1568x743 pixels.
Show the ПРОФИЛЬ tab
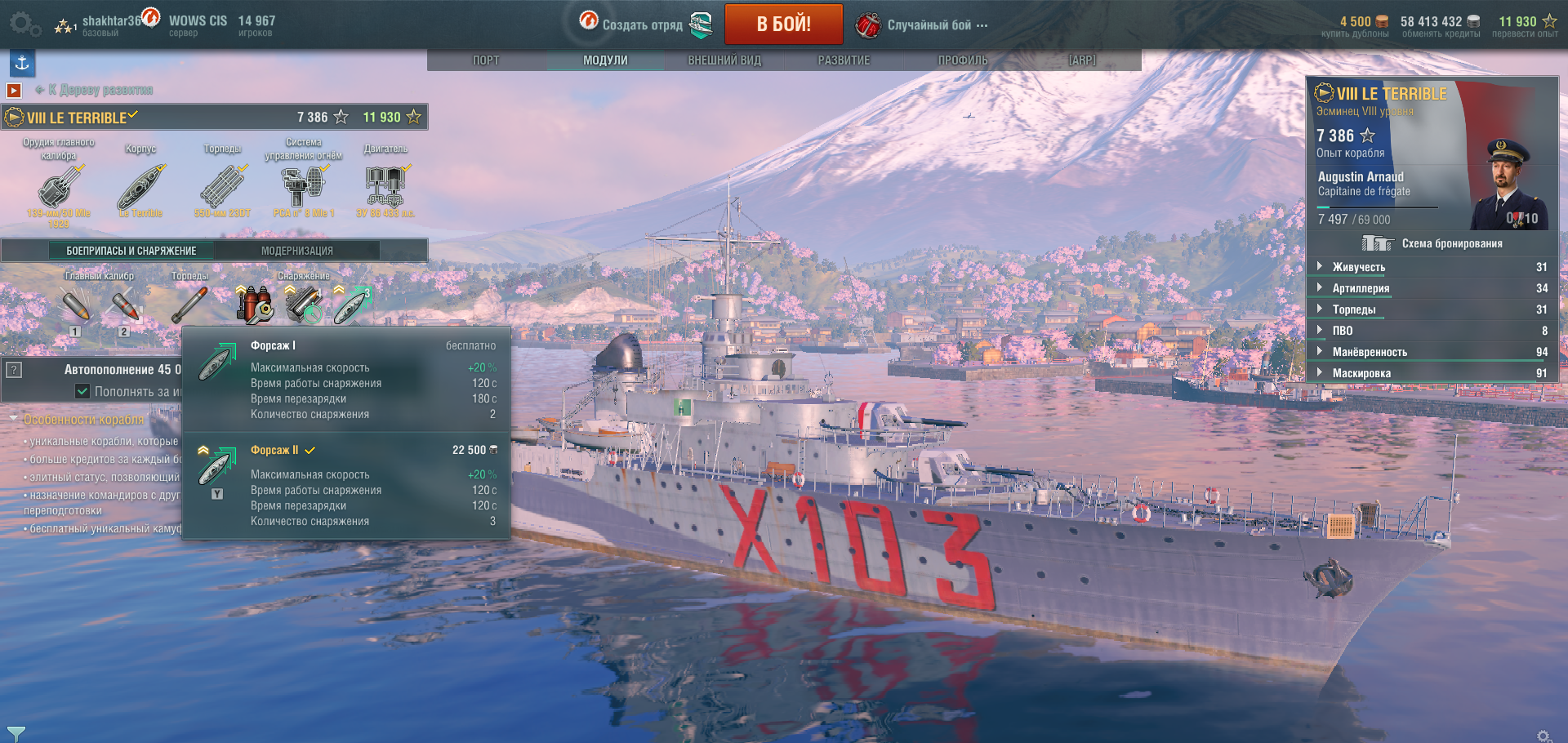[x=963, y=60]
